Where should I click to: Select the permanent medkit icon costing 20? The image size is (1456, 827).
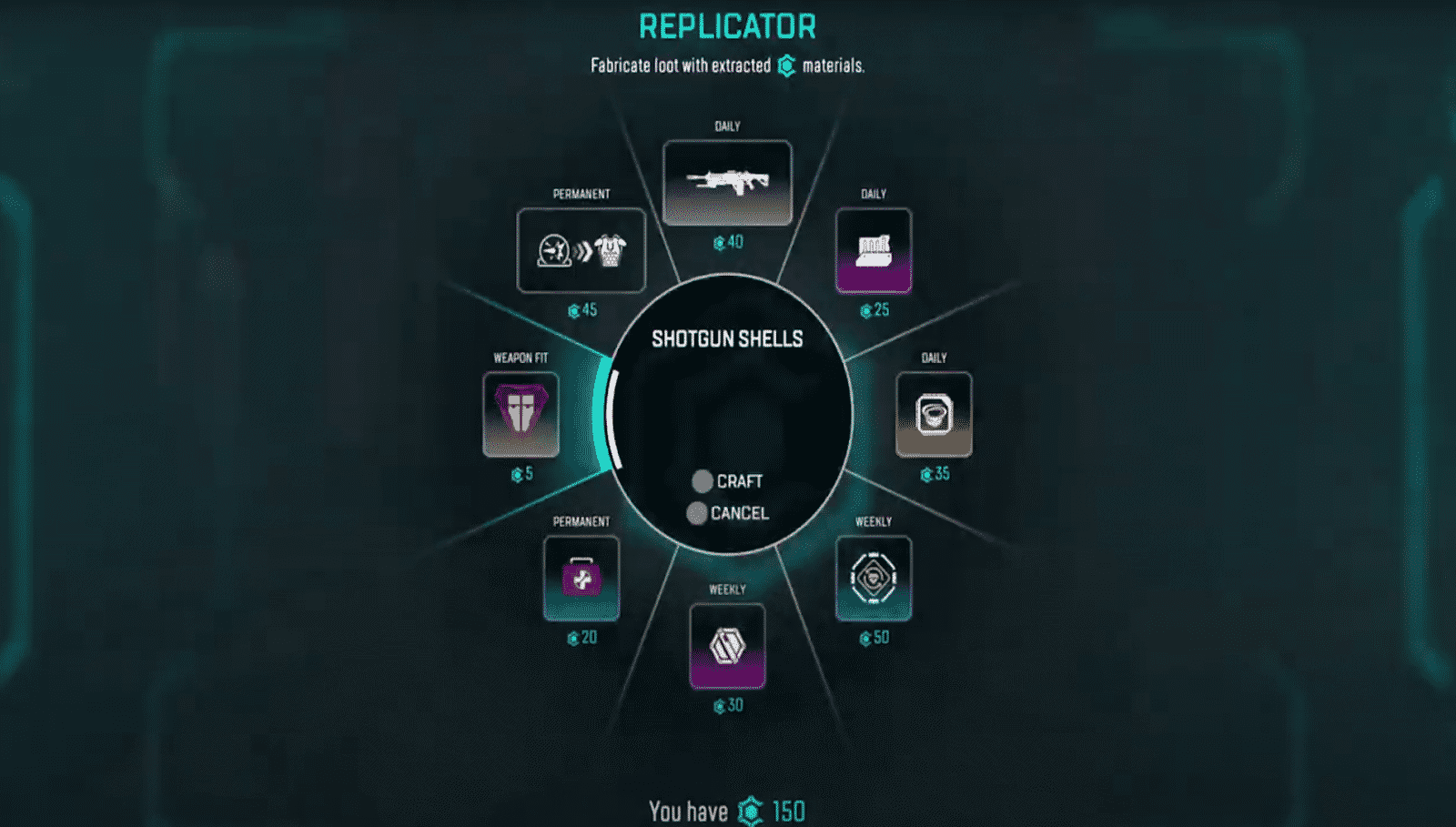point(581,580)
